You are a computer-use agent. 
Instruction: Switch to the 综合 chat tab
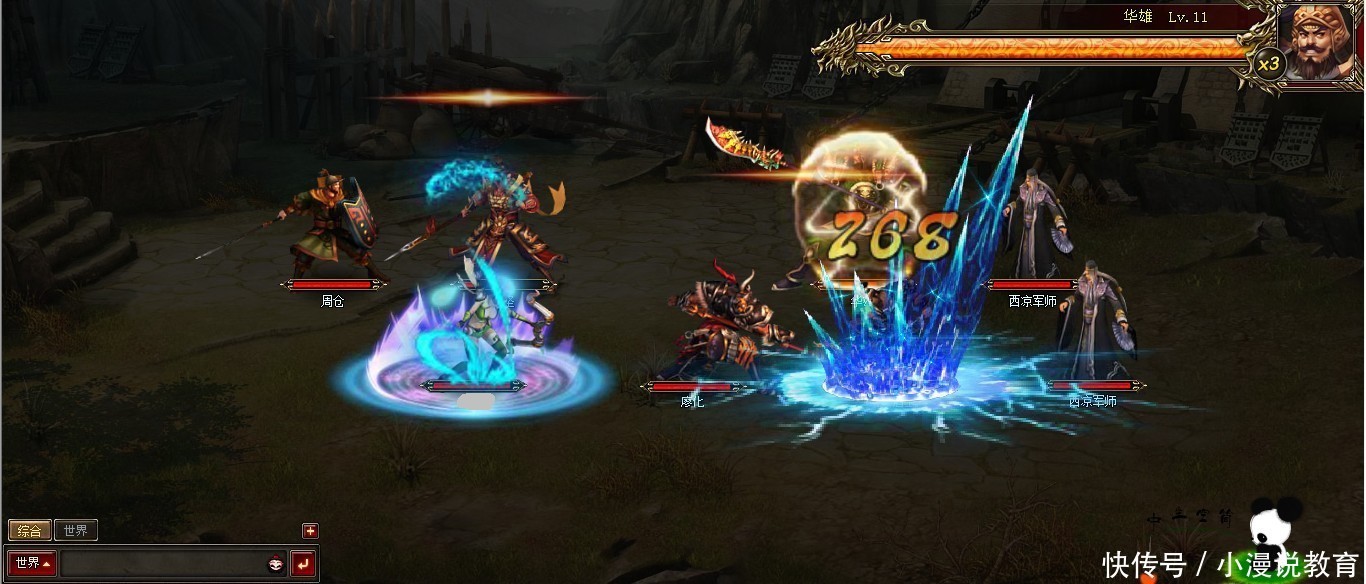pyautogui.click(x=30, y=531)
